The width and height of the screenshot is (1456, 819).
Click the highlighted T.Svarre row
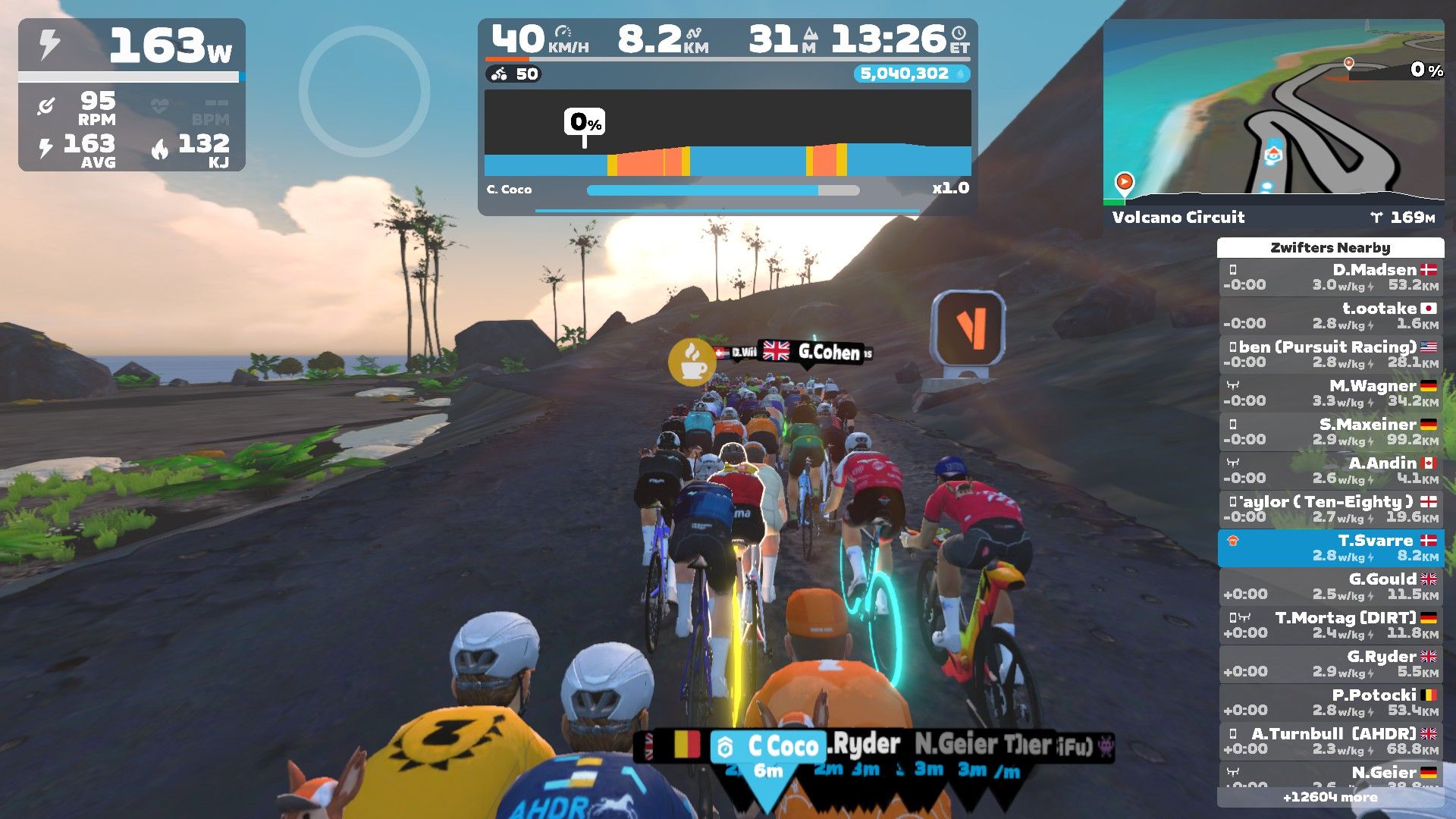click(x=1331, y=548)
